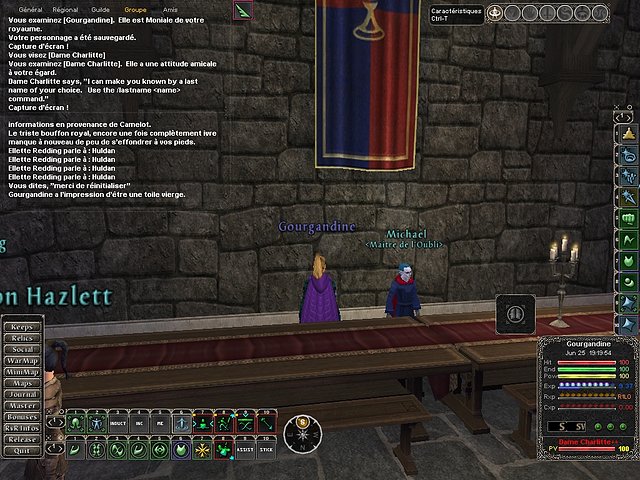Quit the game via Quit button
The image size is (640, 480).
(x=22, y=449)
